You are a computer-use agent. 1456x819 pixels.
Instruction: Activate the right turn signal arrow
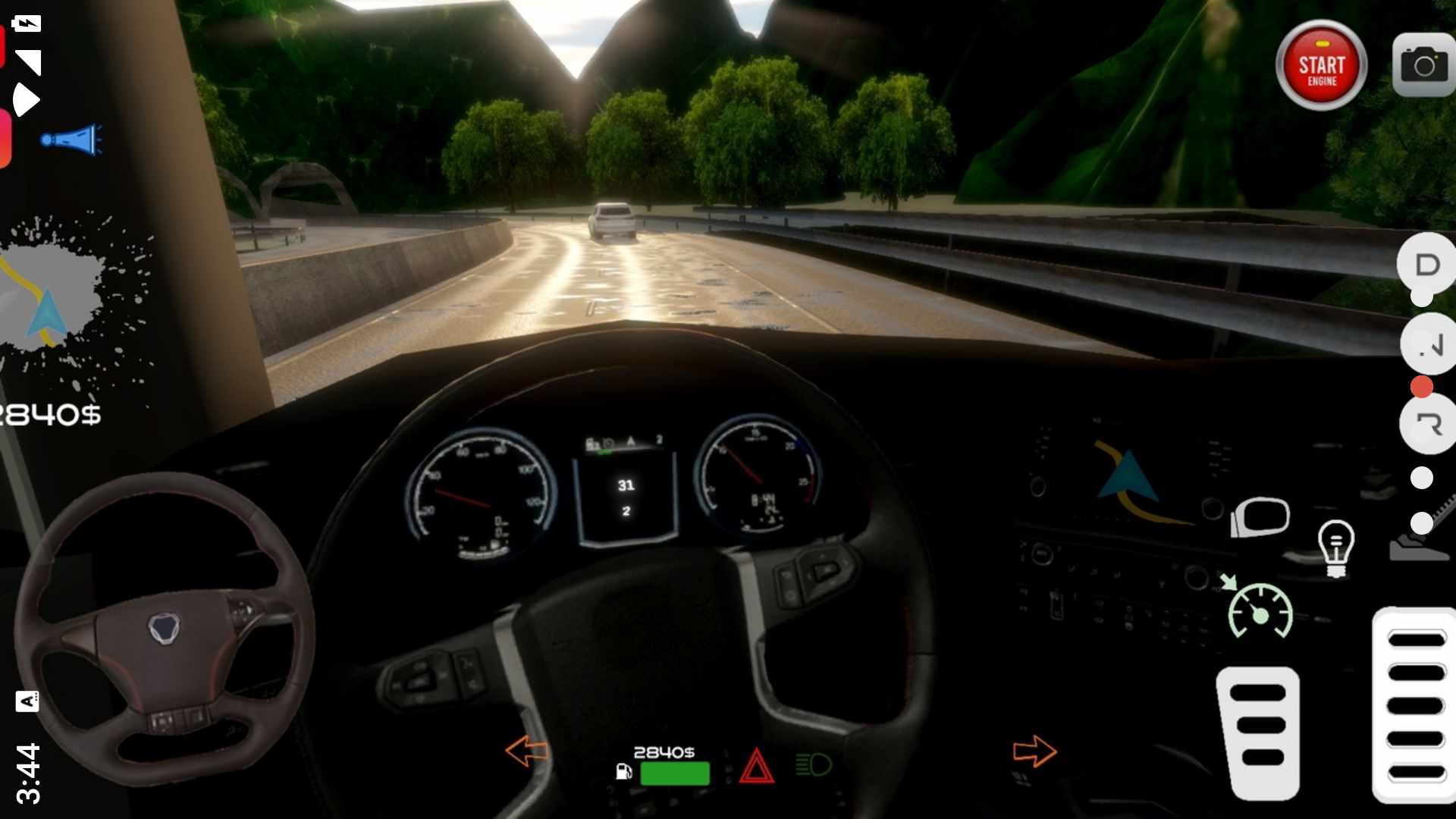pyautogui.click(x=1034, y=752)
